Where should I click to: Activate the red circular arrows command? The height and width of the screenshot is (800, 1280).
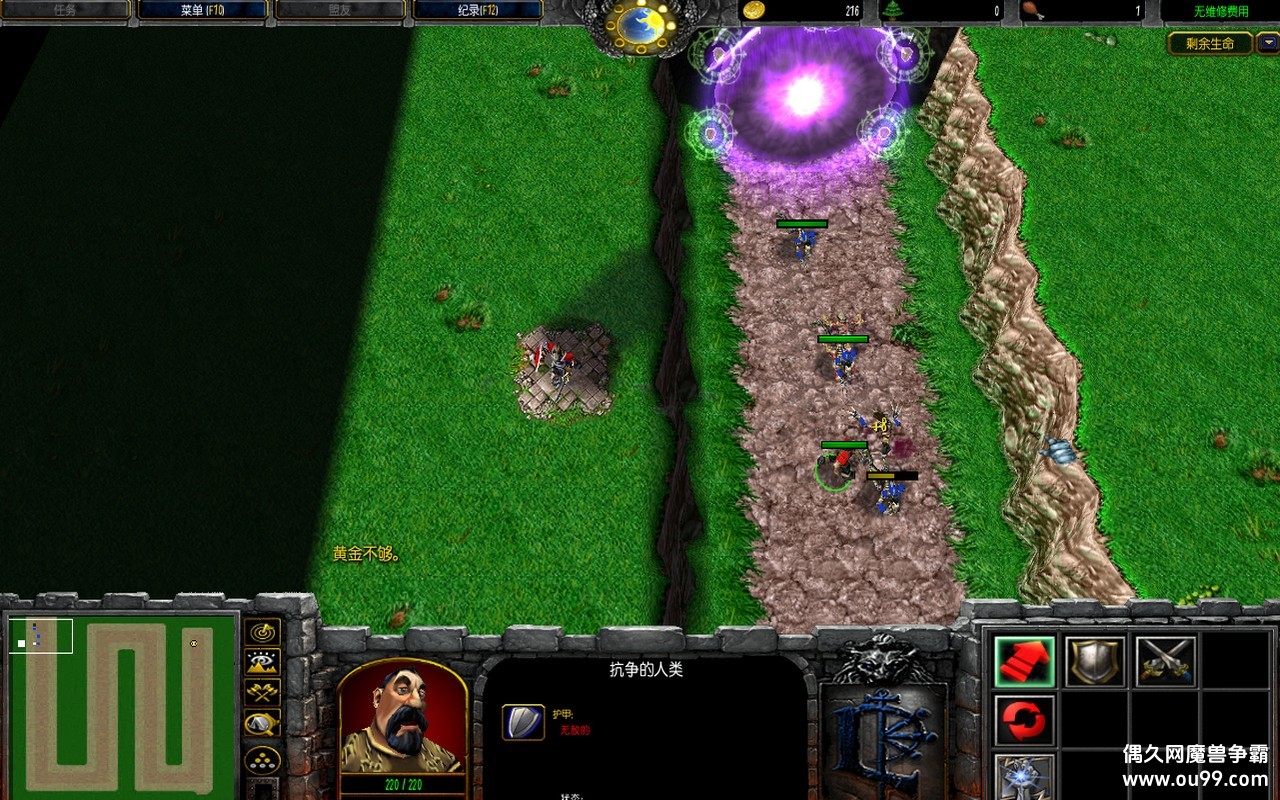coord(1025,720)
